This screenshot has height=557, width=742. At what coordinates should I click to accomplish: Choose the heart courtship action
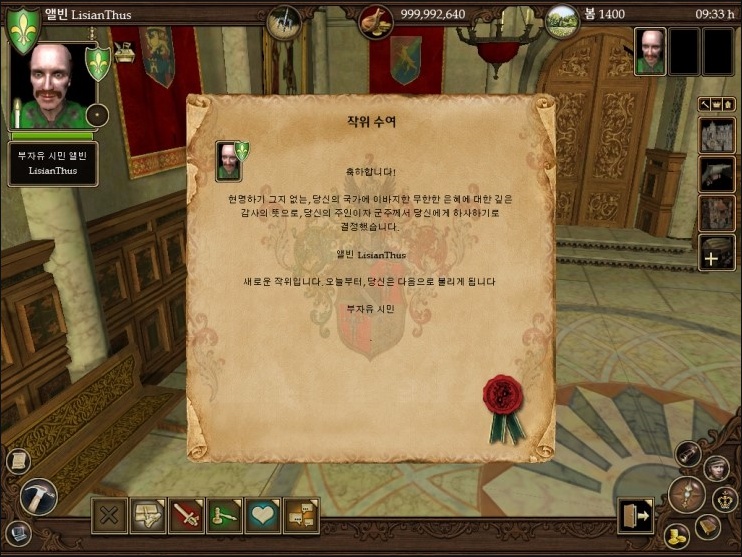coord(262,516)
